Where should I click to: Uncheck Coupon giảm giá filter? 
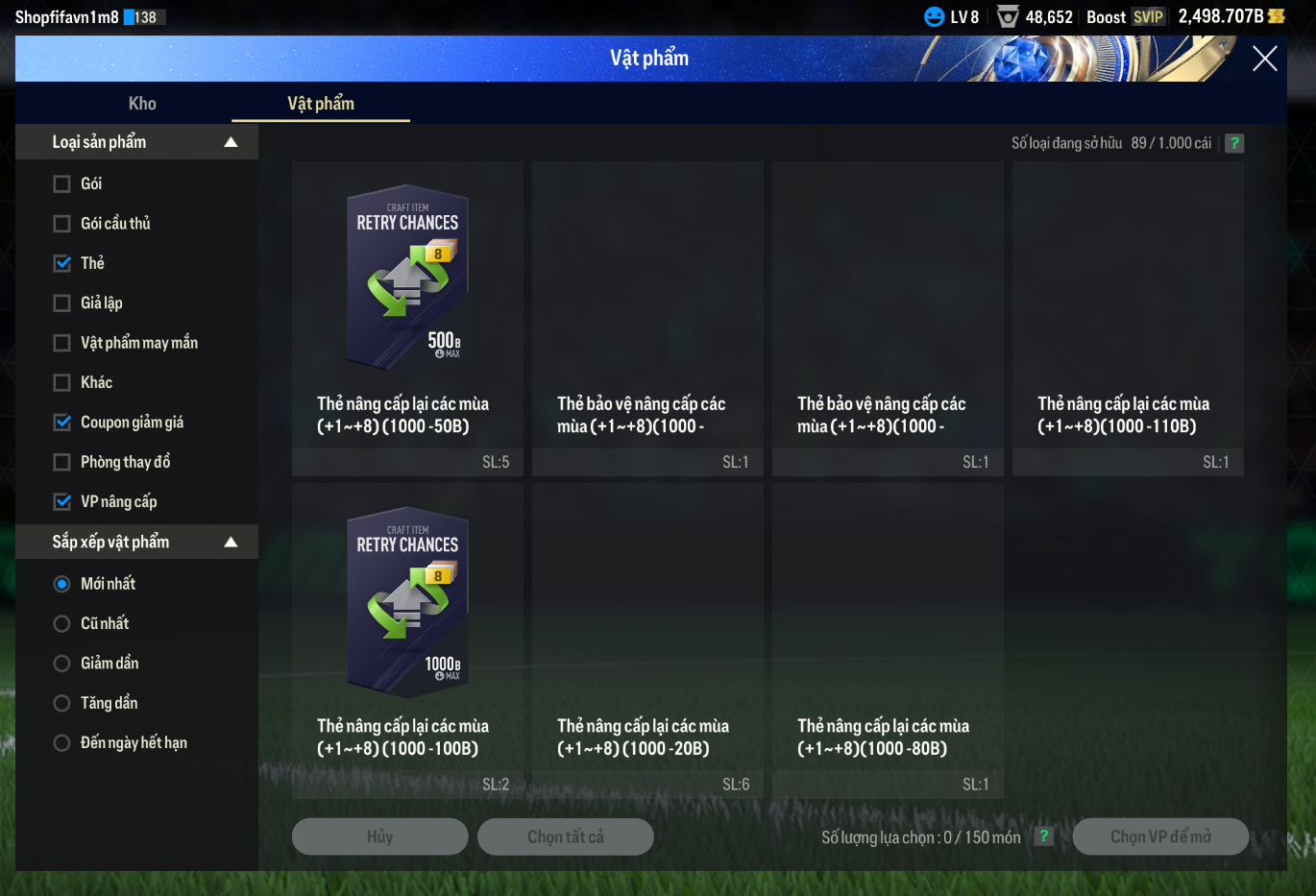tap(62, 423)
